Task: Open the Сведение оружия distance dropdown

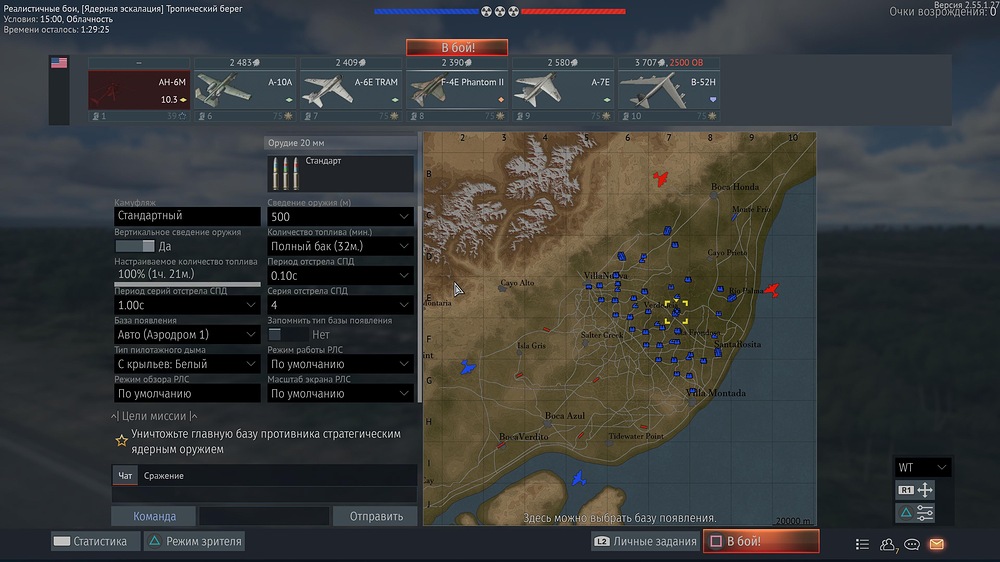Action: (x=340, y=217)
